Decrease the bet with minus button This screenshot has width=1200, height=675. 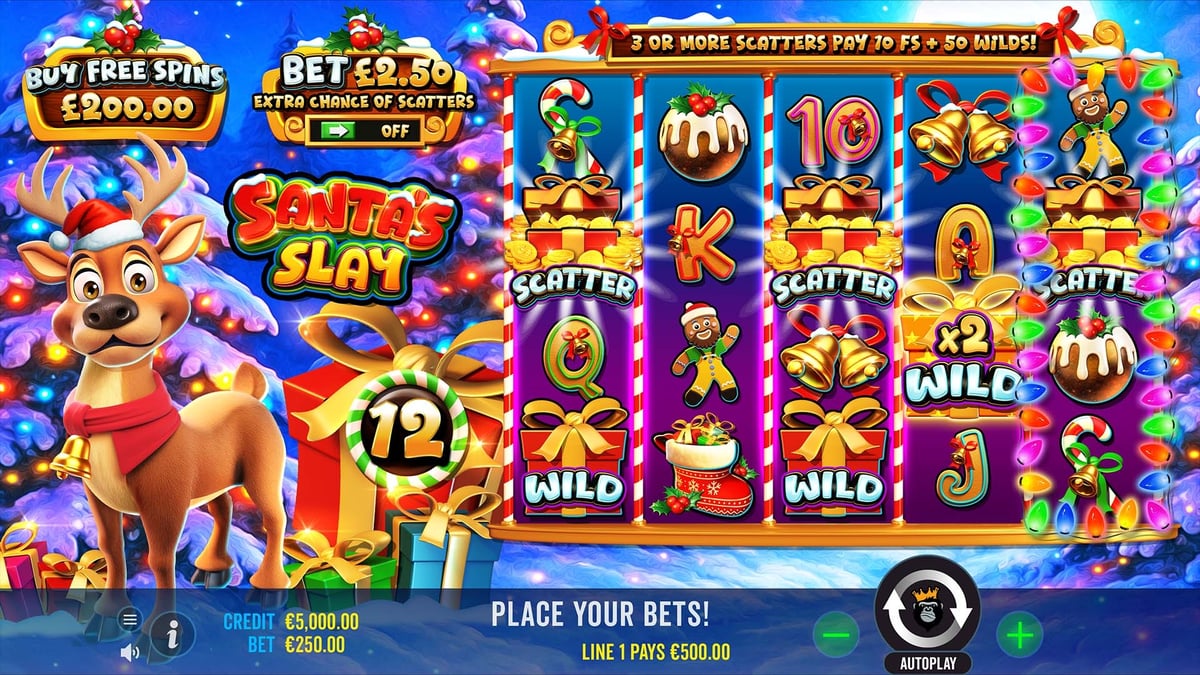pos(836,633)
